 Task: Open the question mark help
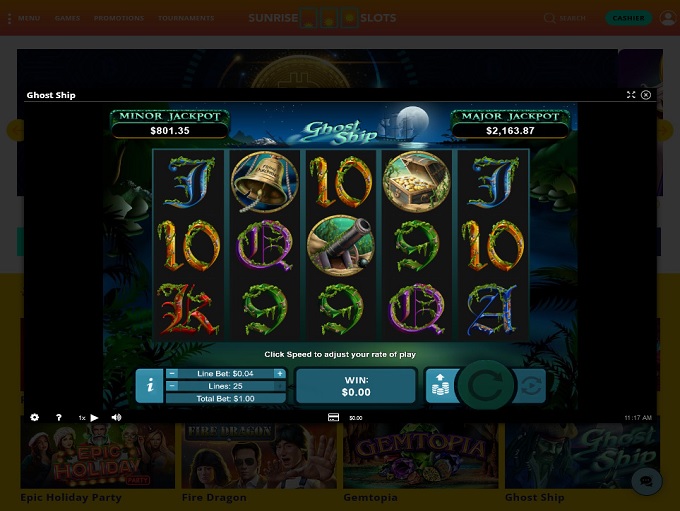[59, 417]
